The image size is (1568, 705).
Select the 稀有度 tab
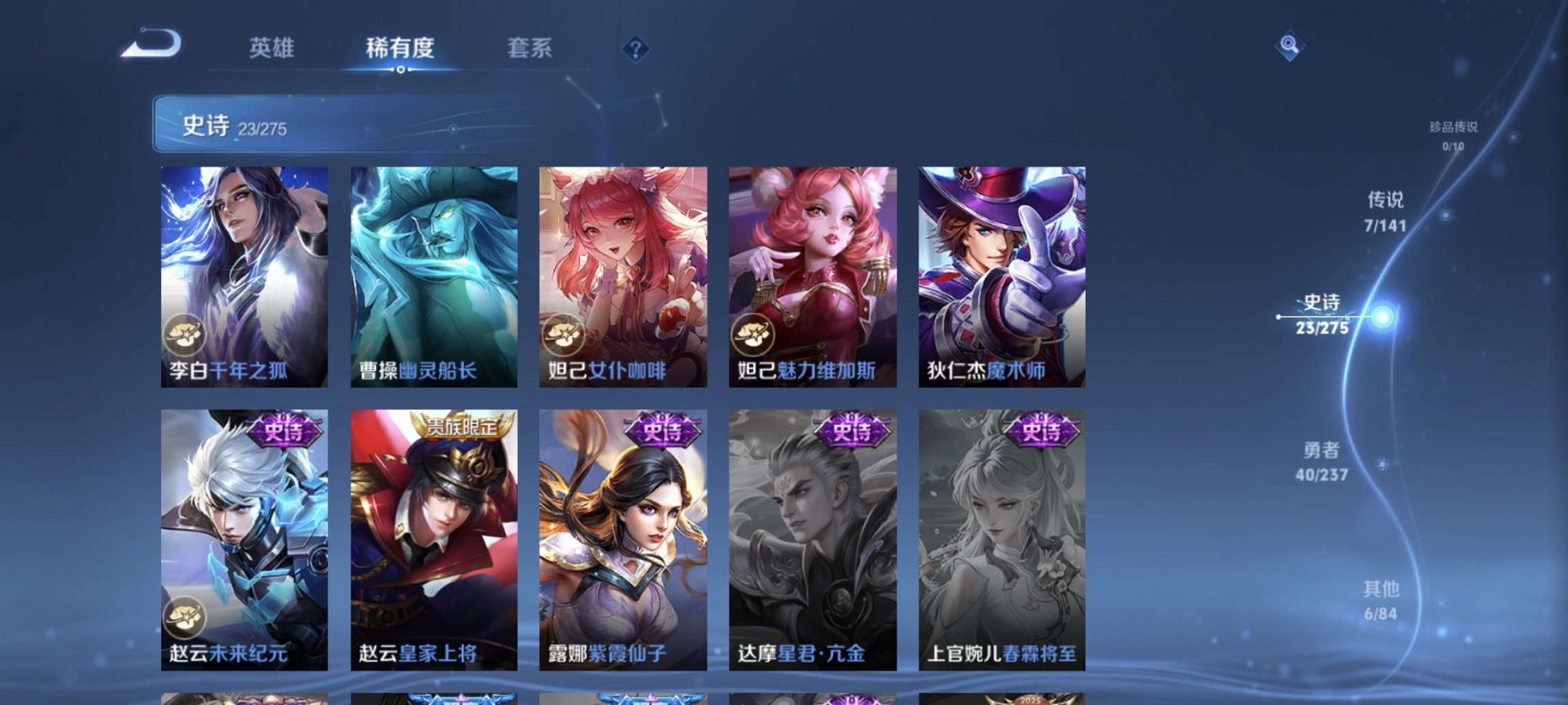coord(399,48)
